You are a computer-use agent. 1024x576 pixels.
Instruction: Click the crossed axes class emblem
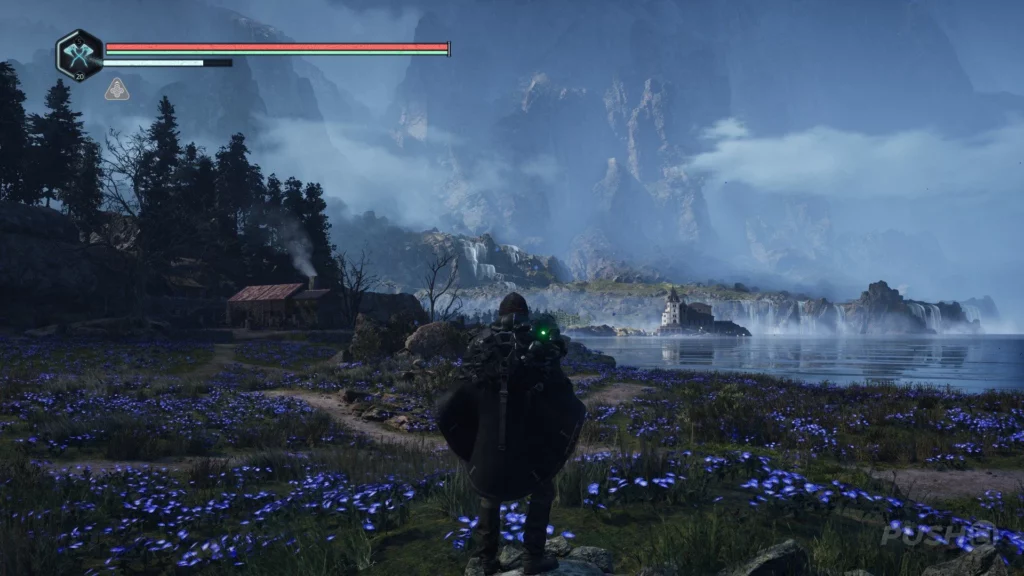point(79,54)
